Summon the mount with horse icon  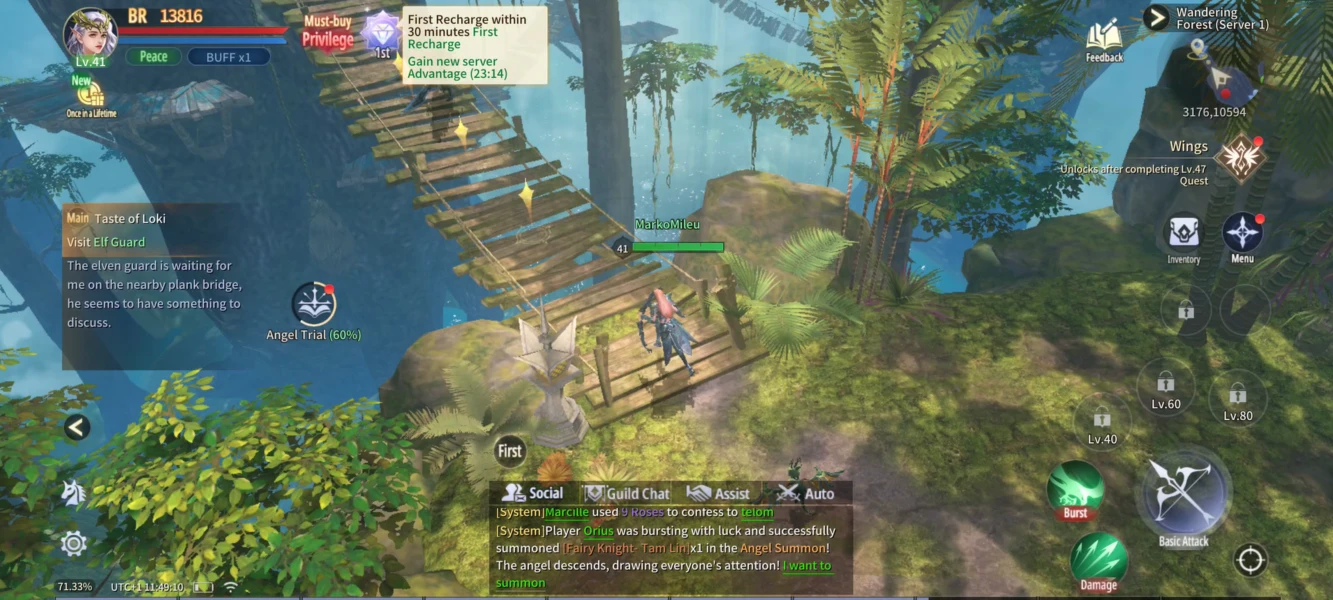pyautogui.click(x=74, y=492)
